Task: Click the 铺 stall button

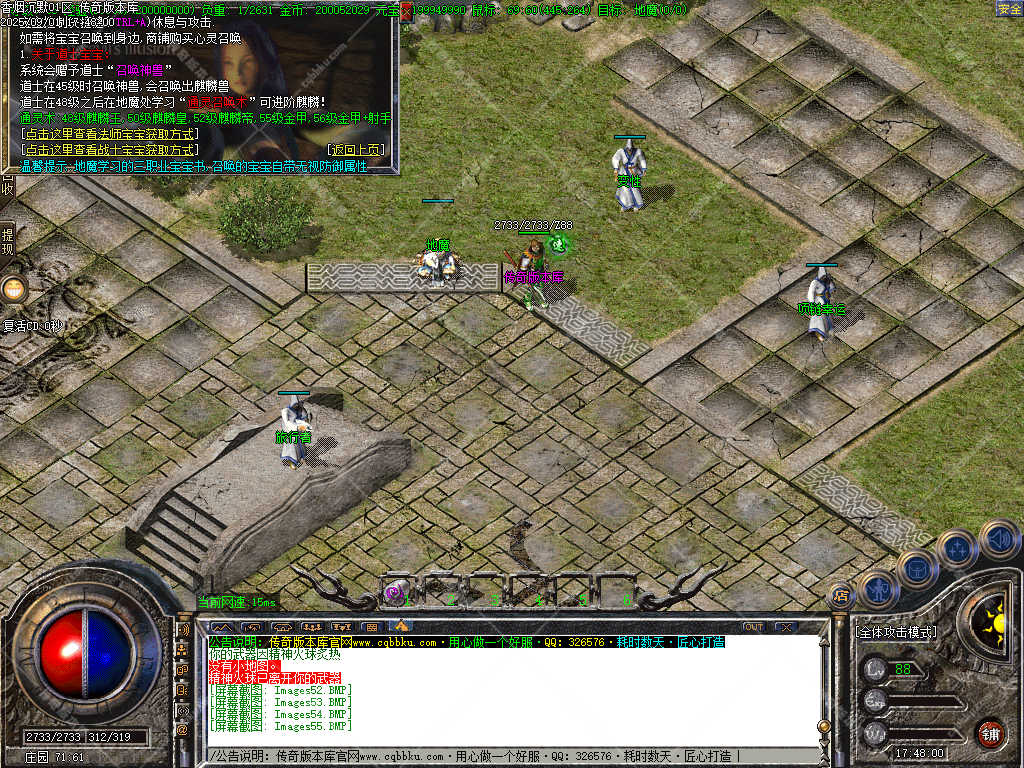Action: [989, 733]
